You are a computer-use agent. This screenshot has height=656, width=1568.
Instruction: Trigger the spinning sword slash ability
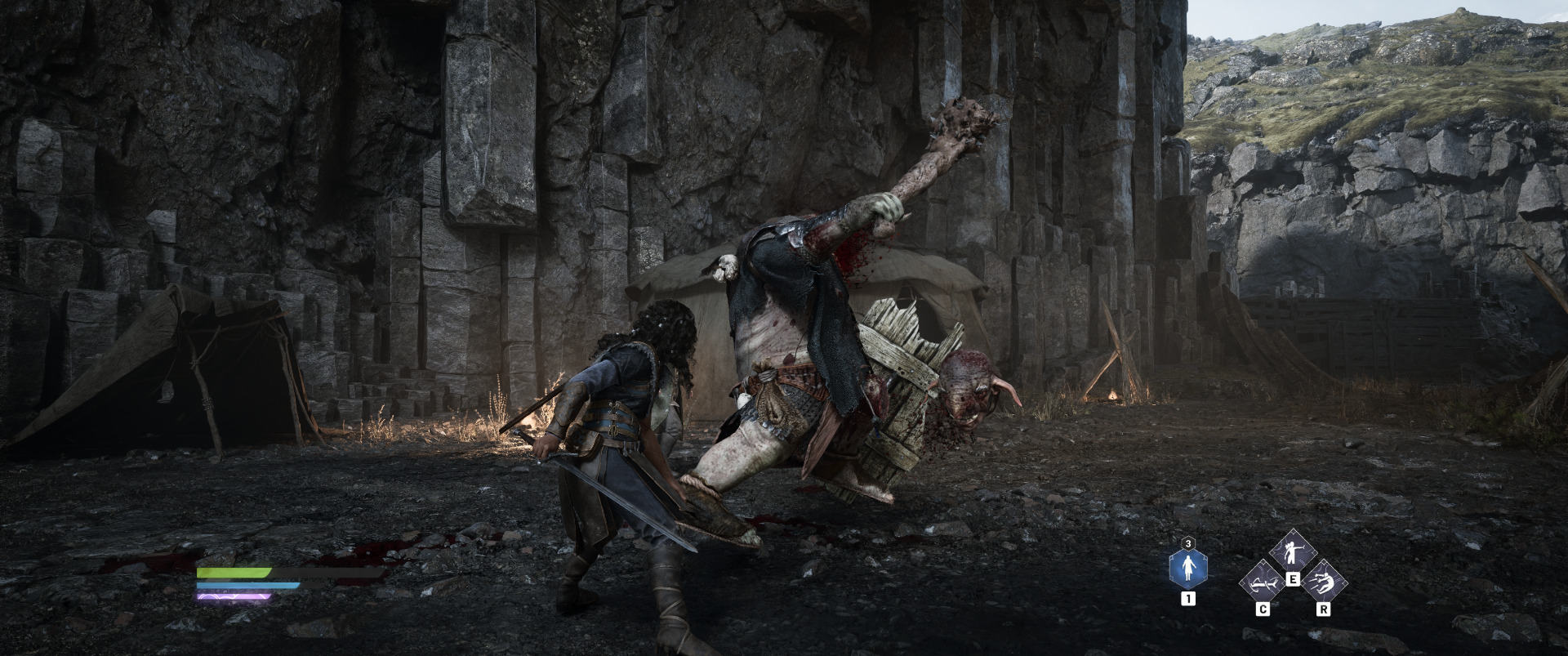tap(1262, 584)
